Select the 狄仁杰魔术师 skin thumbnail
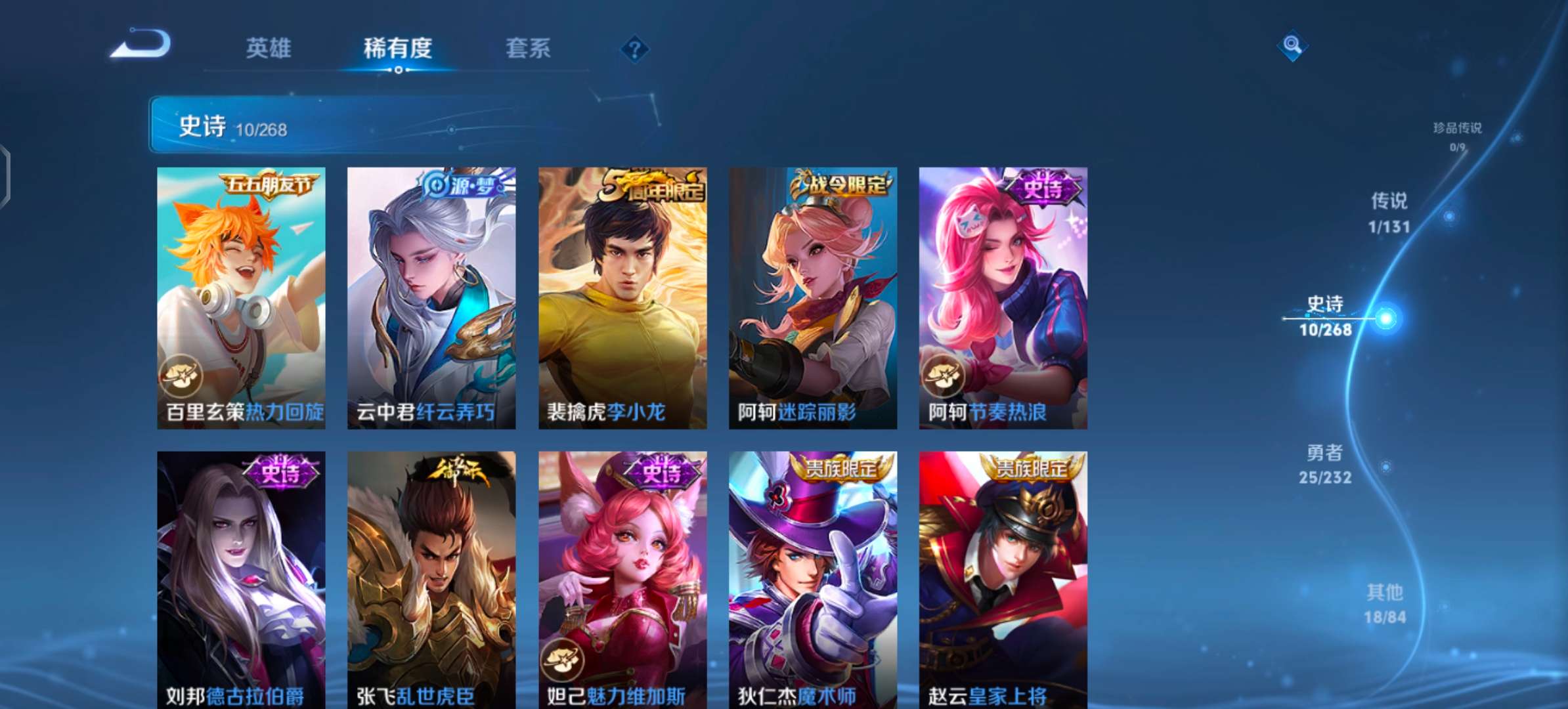This screenshot has width=1568, height=709. [x=811, y=578]
